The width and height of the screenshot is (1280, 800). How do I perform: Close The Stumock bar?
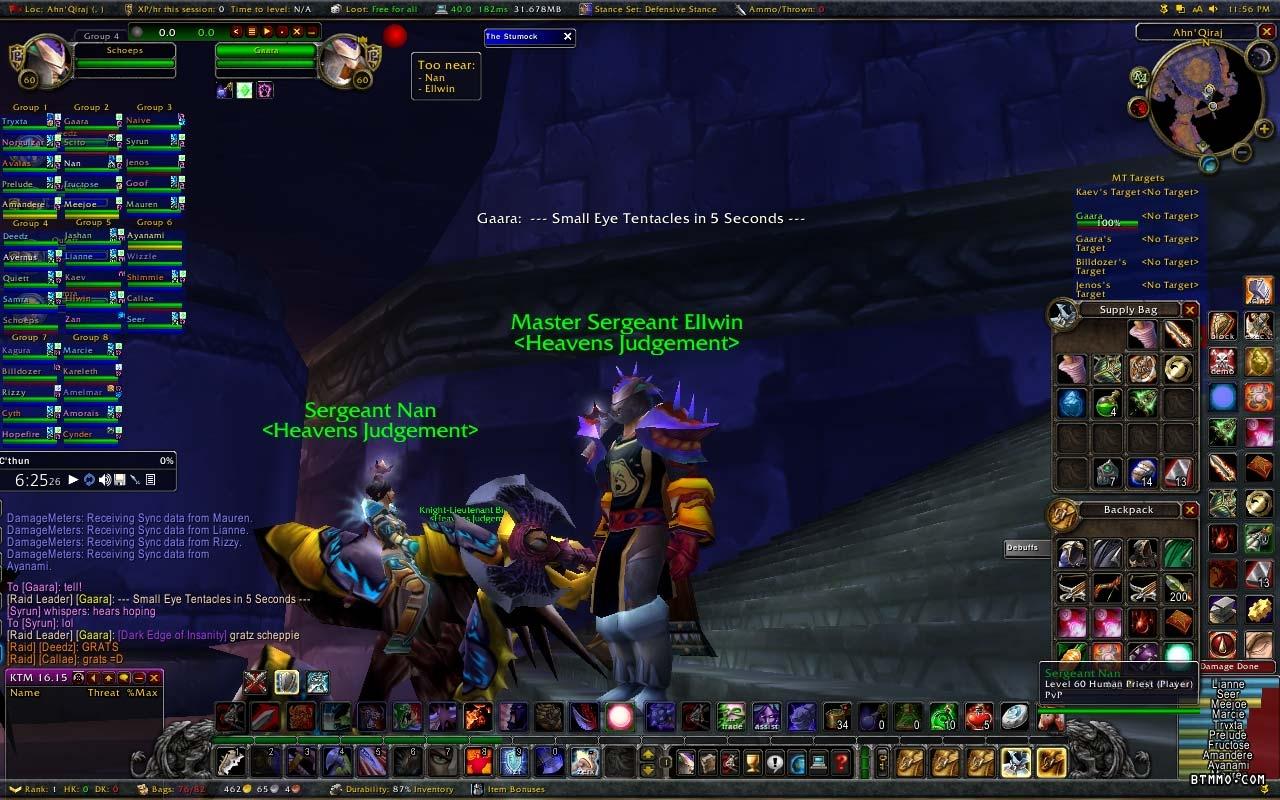point(568,37)
